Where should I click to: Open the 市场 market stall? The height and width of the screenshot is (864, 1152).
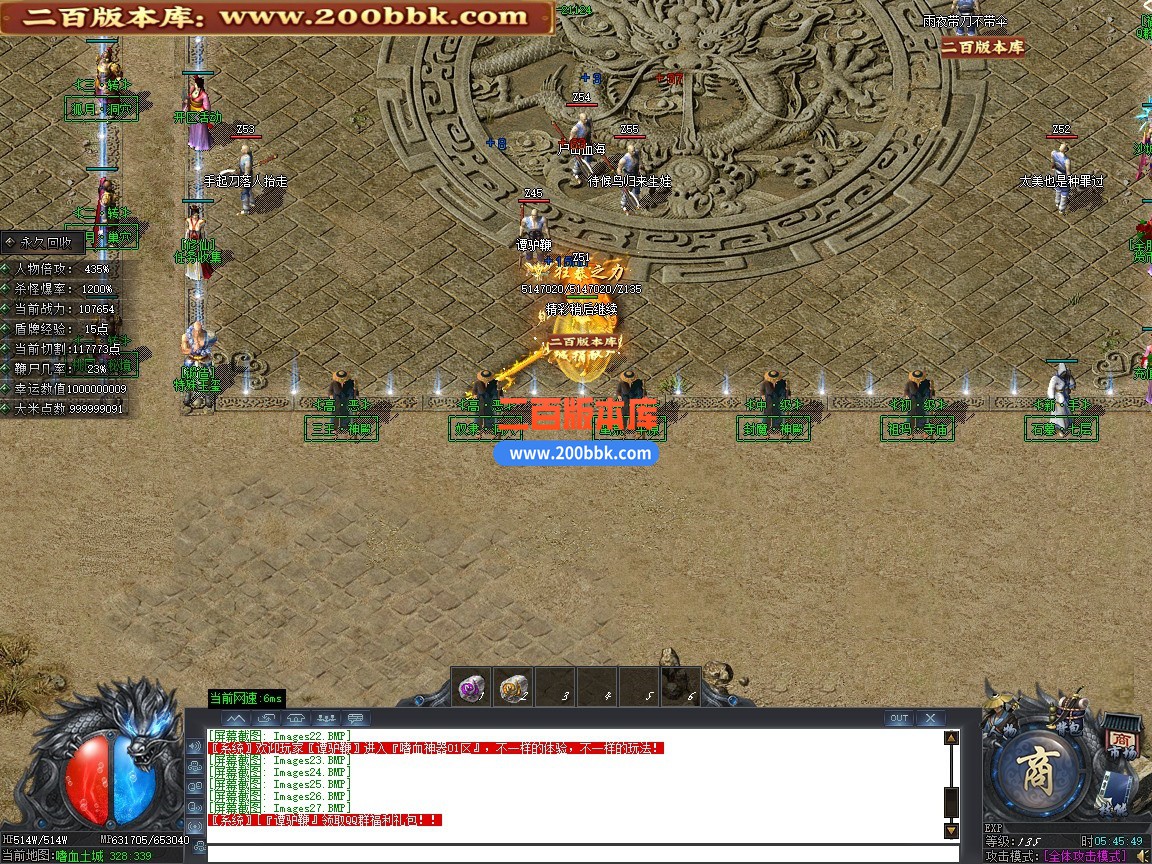(1122, 740)
